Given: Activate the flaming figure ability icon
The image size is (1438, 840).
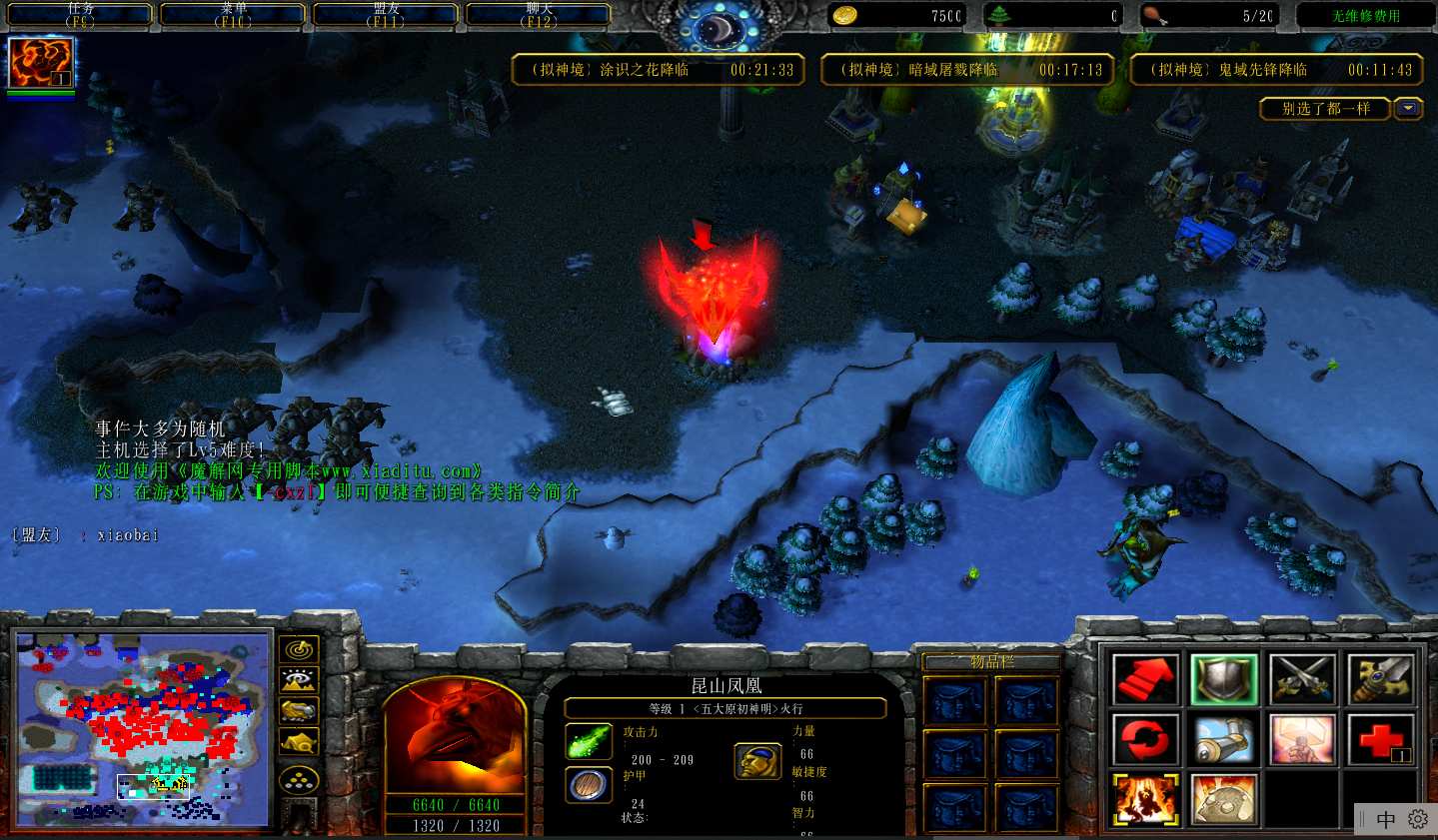Looking at the screenshot, I should (1145, 800).
